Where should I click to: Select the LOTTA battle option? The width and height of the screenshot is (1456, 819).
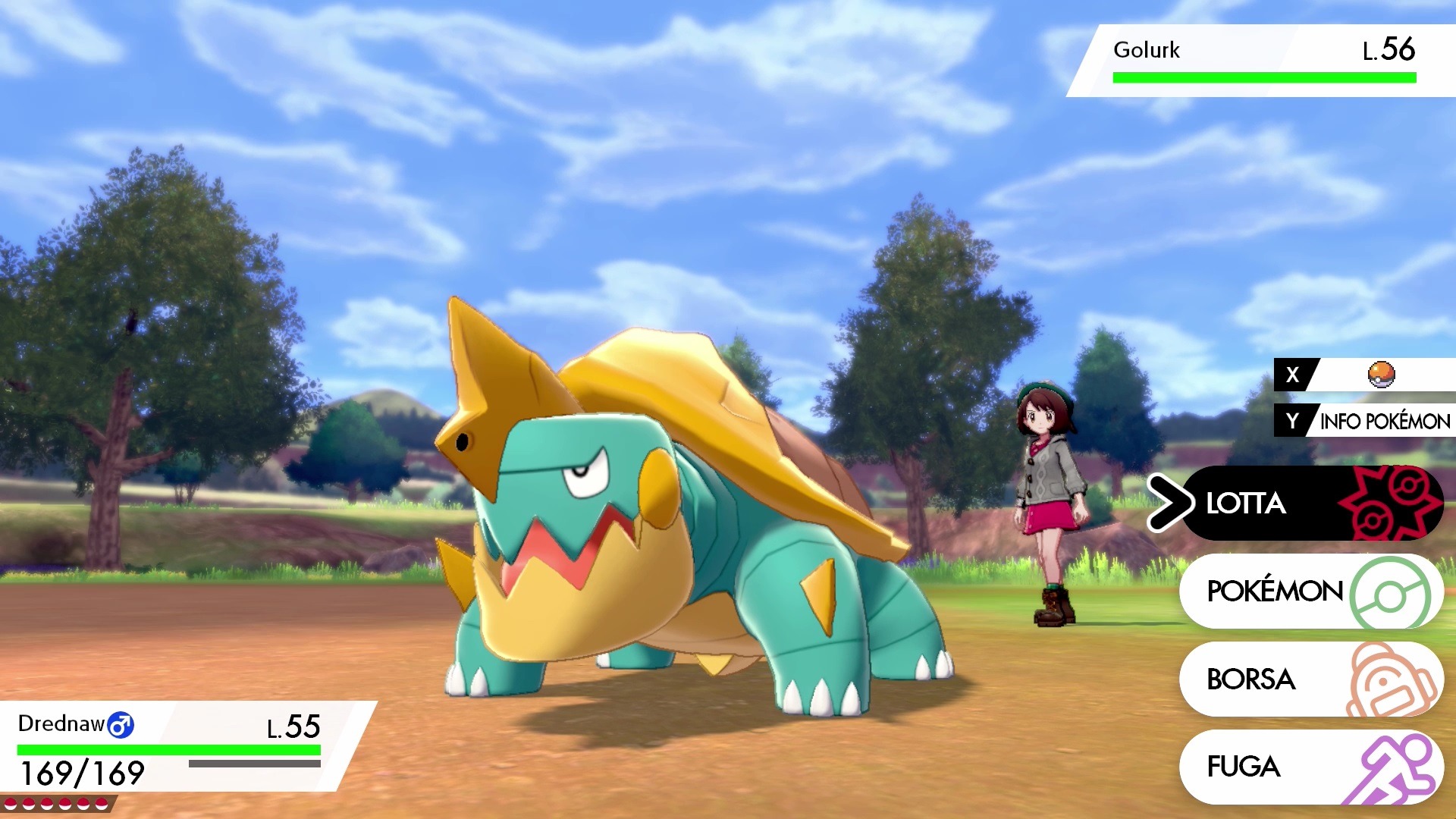[1310, 503]
